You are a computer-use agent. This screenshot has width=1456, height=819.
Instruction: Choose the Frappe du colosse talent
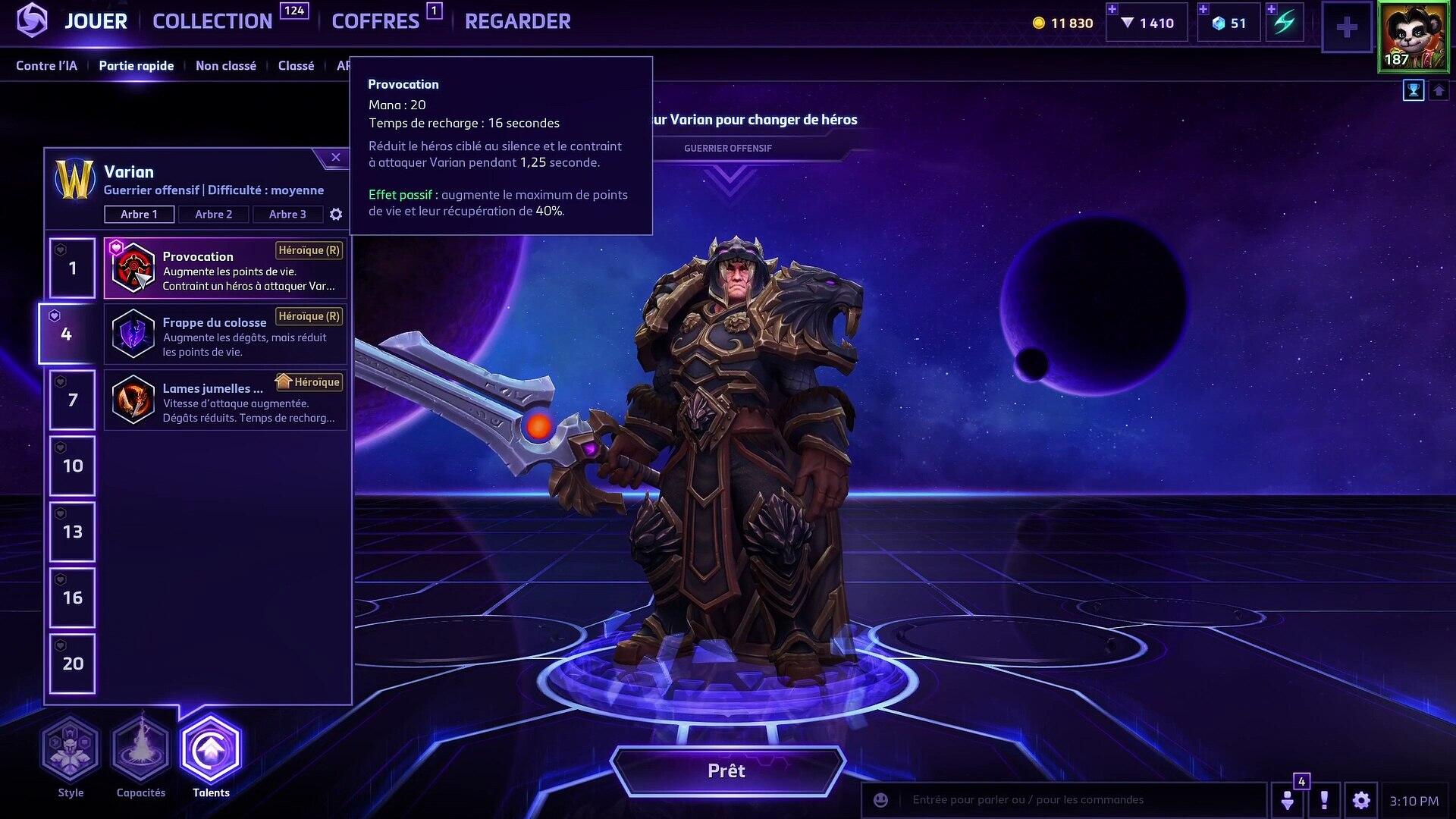[x=225, y=334]
